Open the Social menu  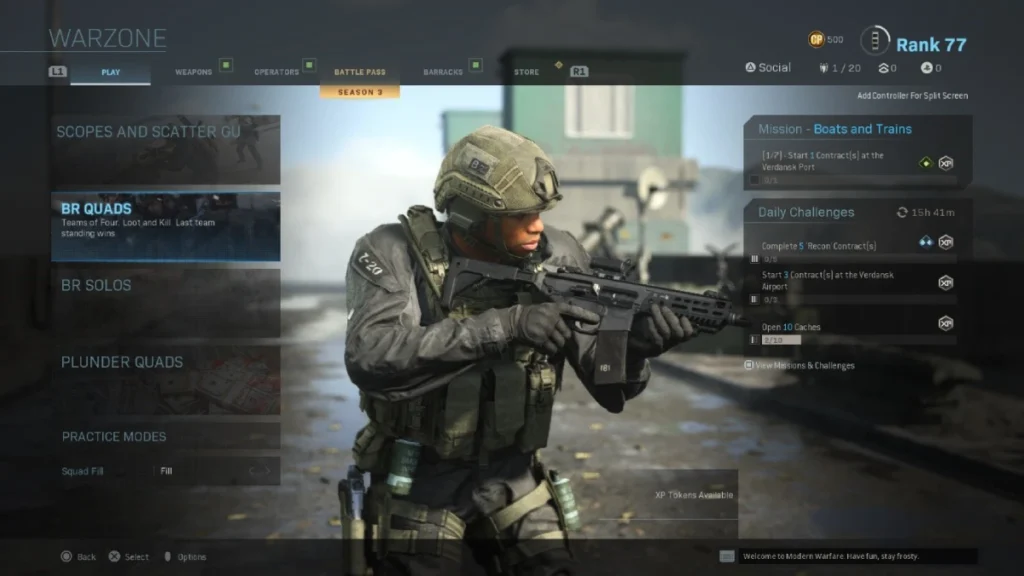[x=768, y=68]
